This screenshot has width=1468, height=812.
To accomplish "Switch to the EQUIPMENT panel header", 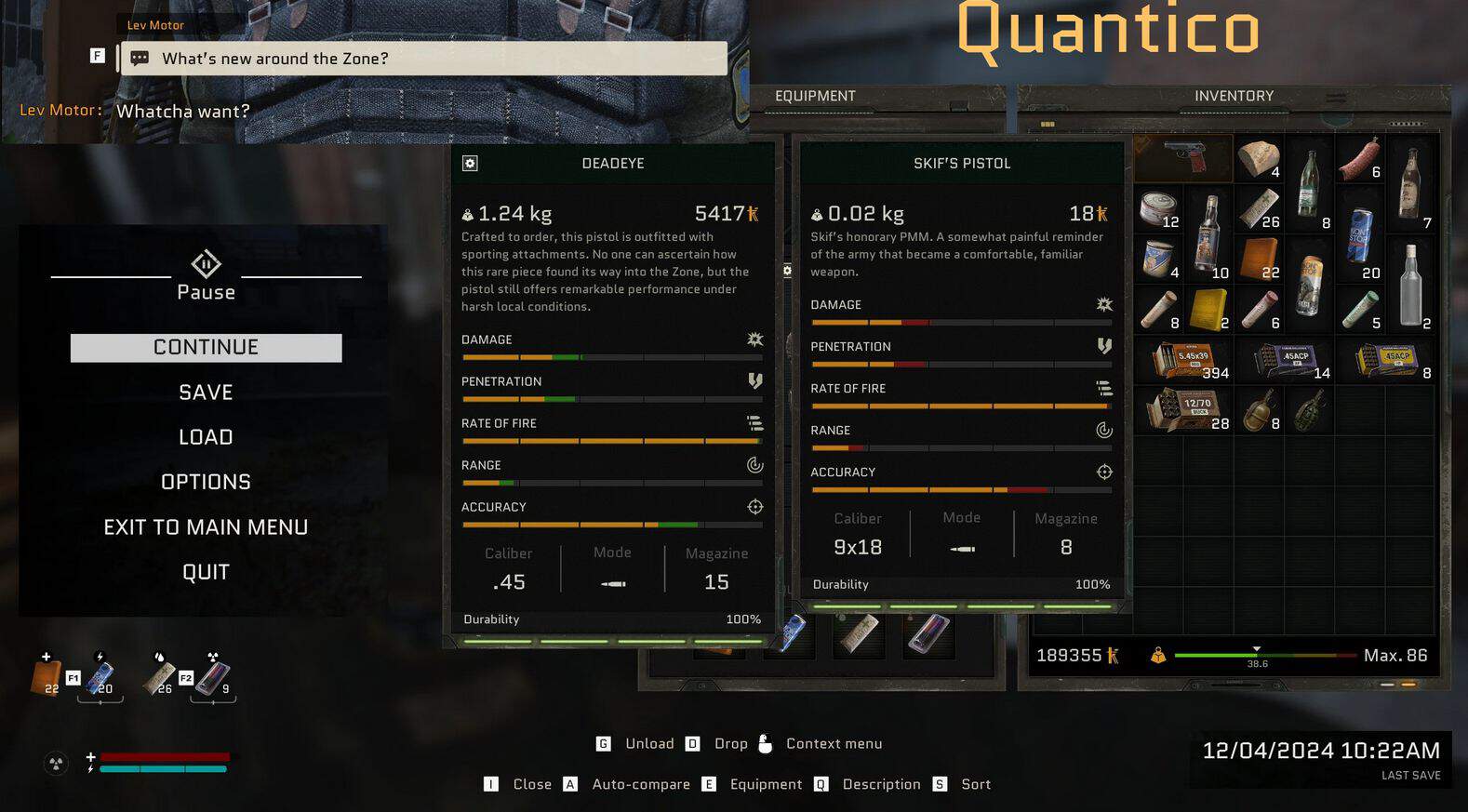I will pyautogui.click(x=815, y=96).
